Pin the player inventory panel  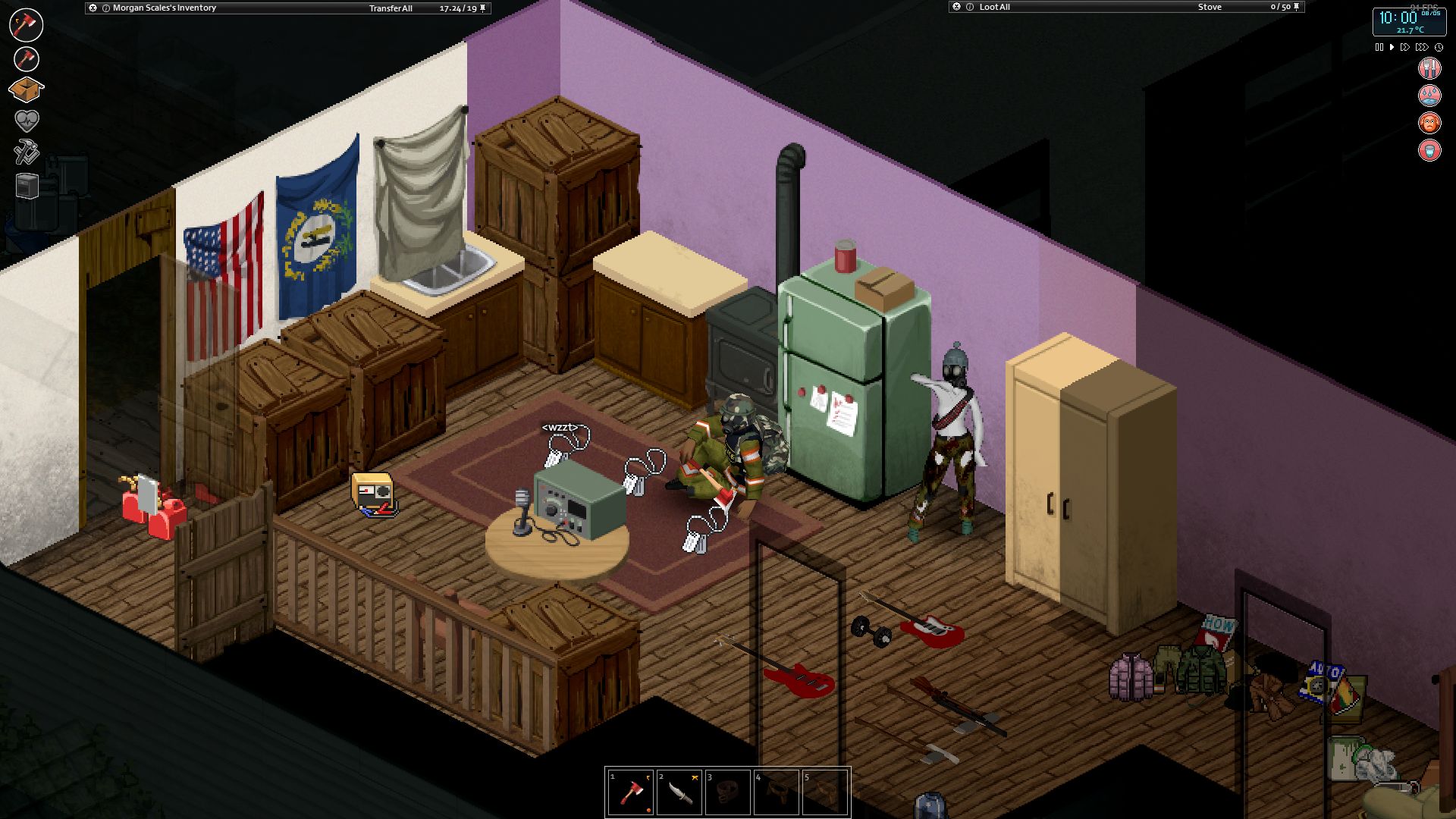483,8
